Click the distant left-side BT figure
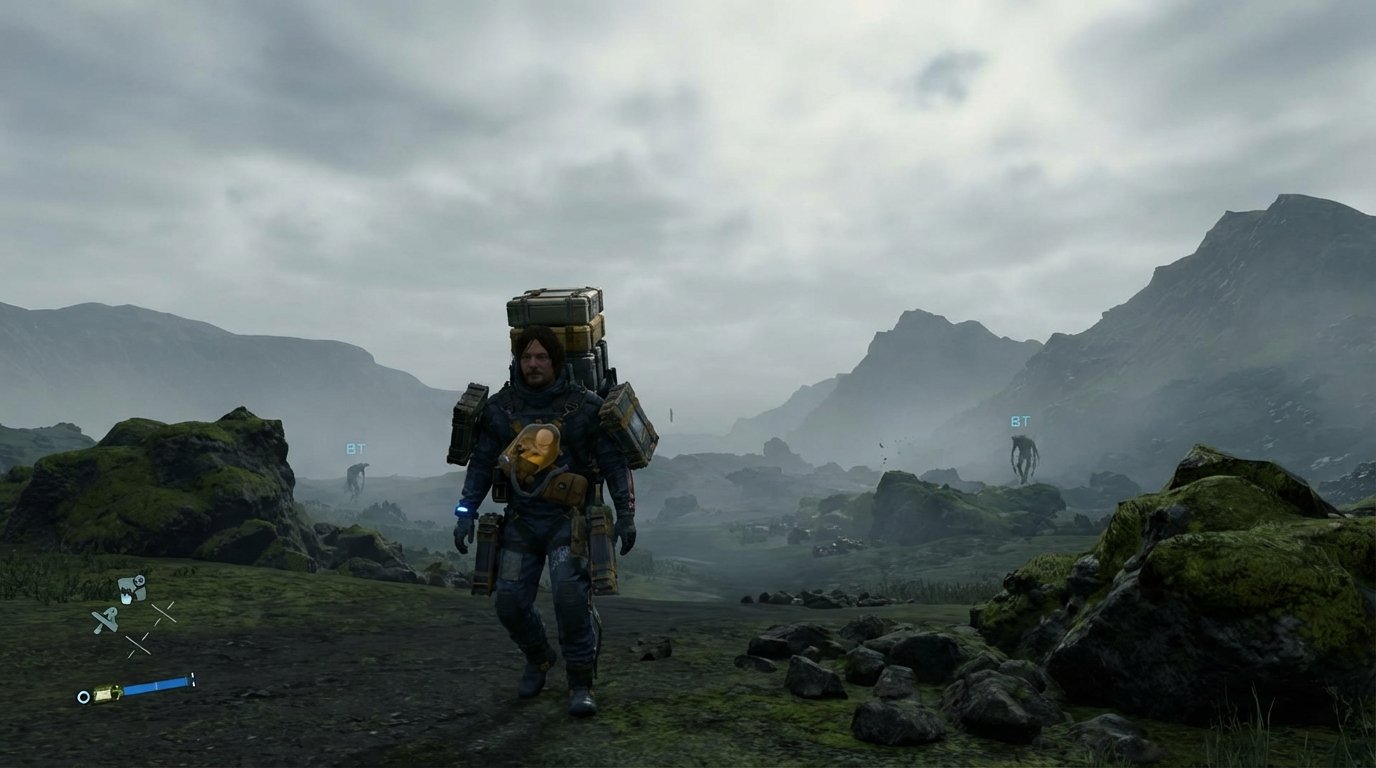Screen dimensions: 1376x768 pyautogui.click(x=358, y=478)
